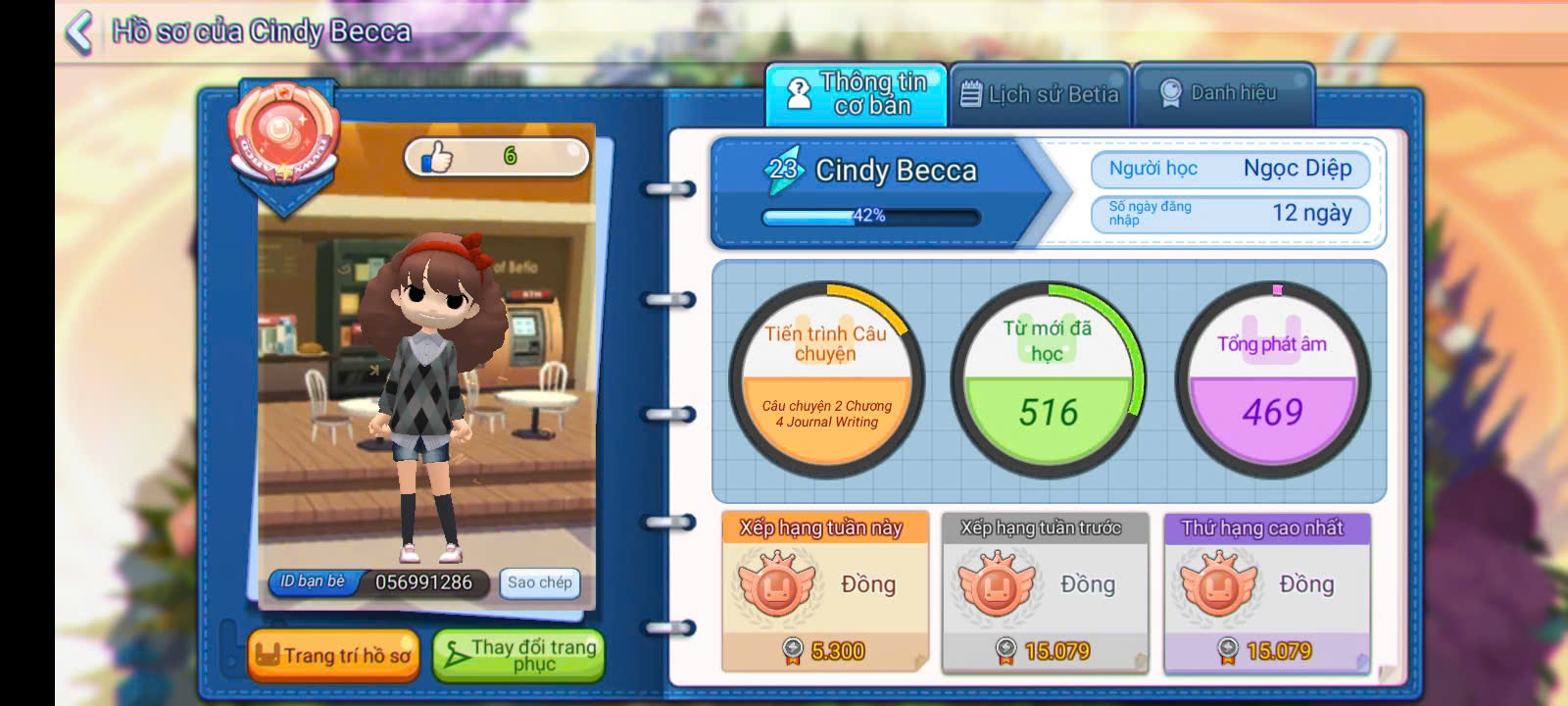
Task: Open the Xếp hạng tuần này card
Action: [x=824, y=590]
